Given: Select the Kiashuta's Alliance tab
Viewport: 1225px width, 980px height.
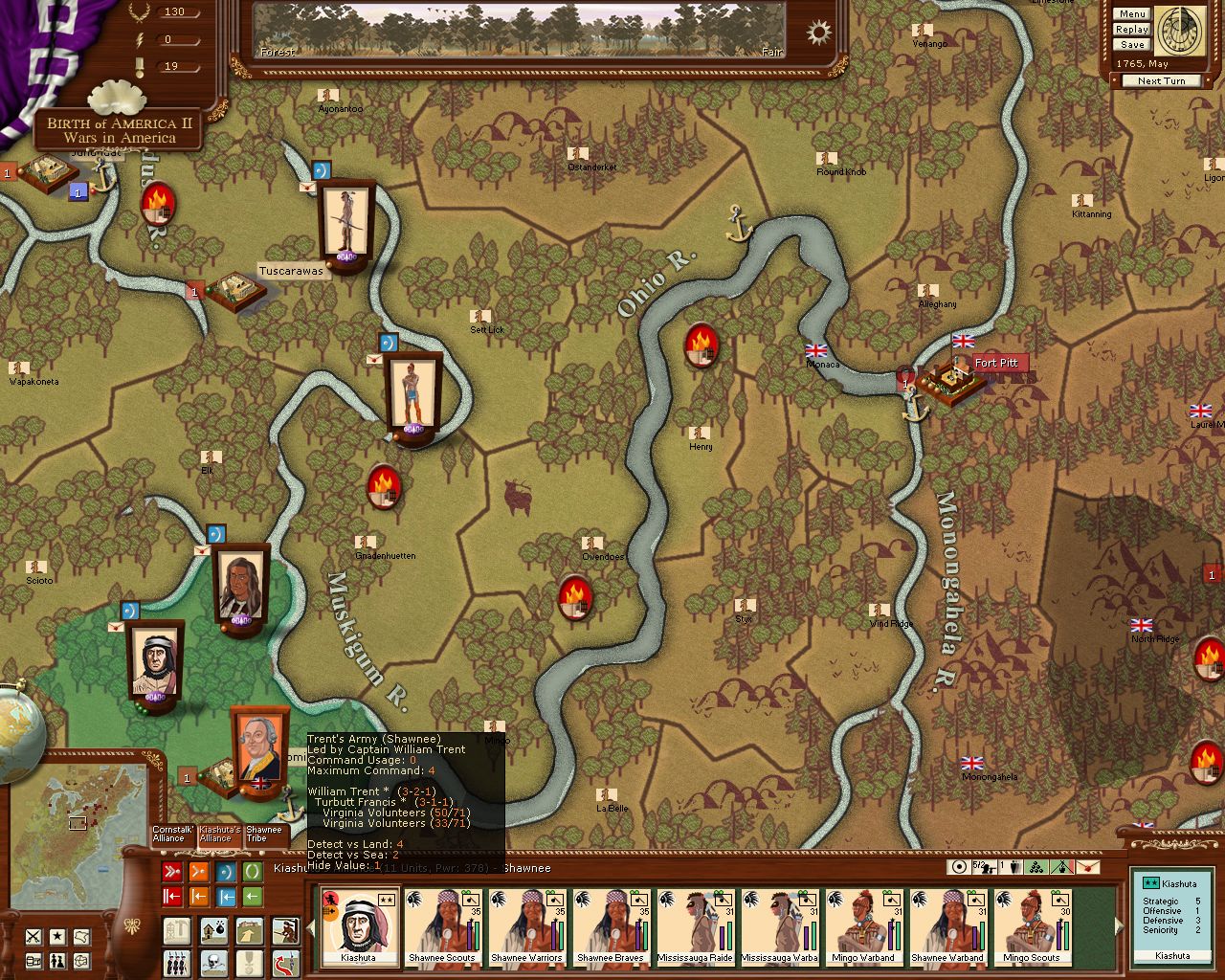Looking at the screenshot, I should pyautogui.click(x=219, y=835).
